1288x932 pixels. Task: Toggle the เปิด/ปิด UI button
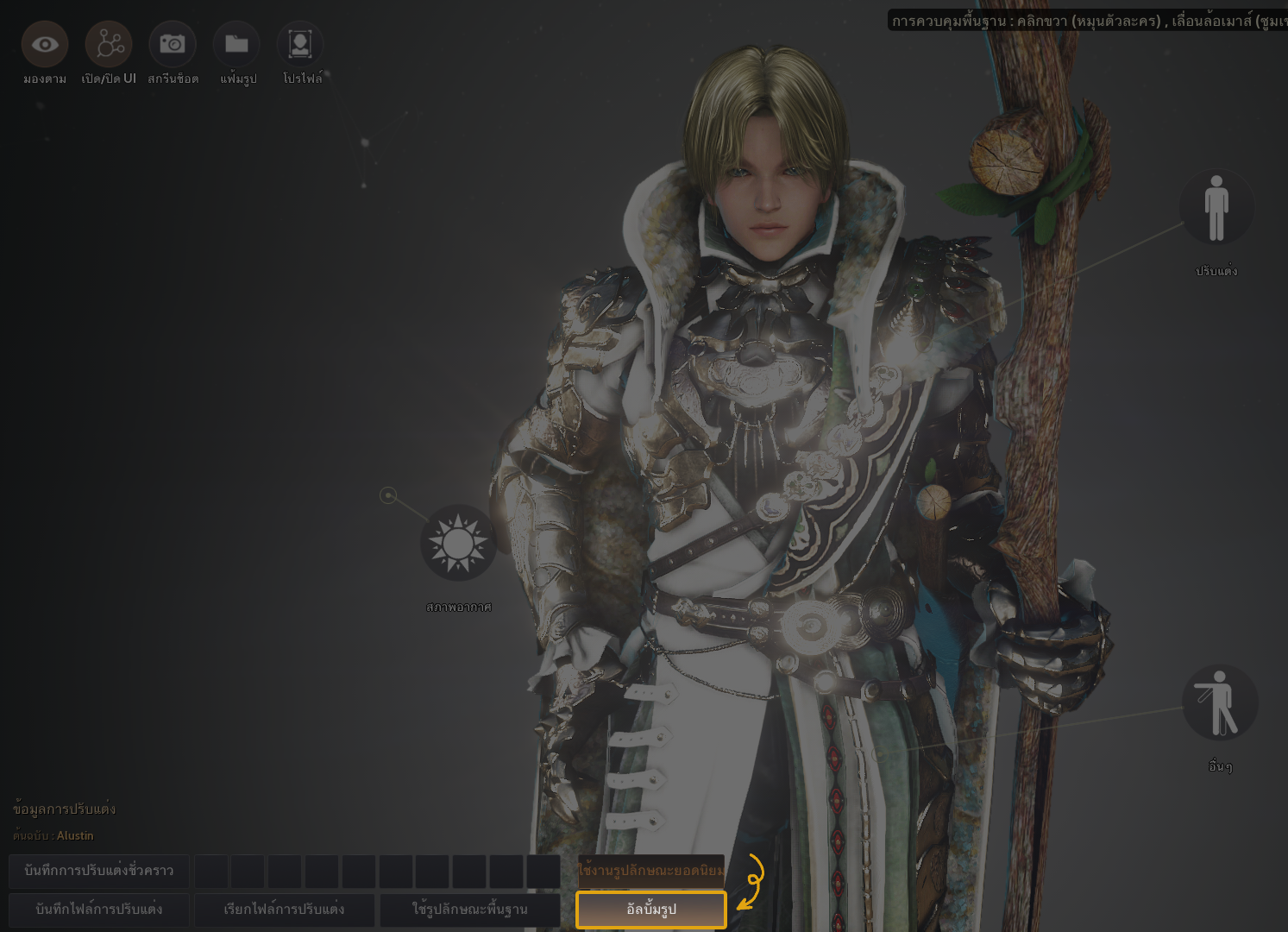(x=109, y=44)
